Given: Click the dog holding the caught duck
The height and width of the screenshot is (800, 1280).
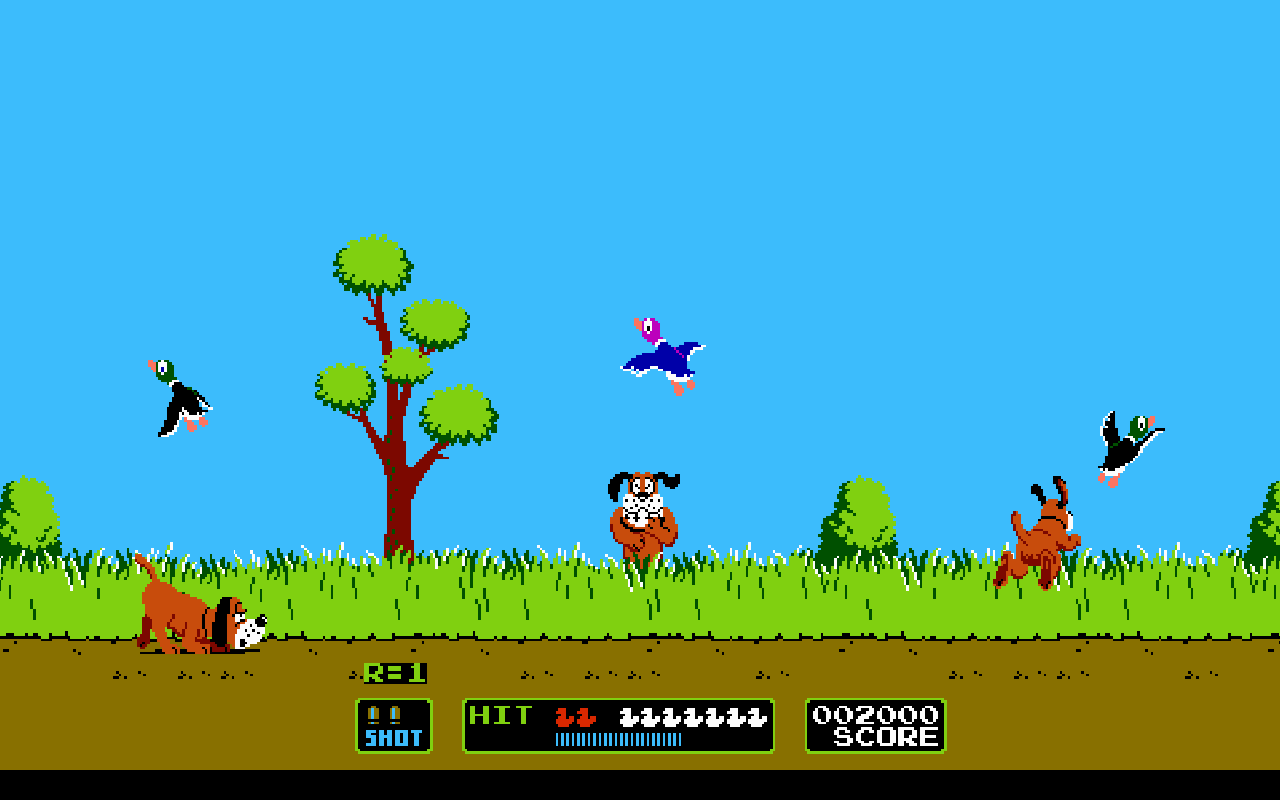Looking at the screenshot, I should click(645, 515).
